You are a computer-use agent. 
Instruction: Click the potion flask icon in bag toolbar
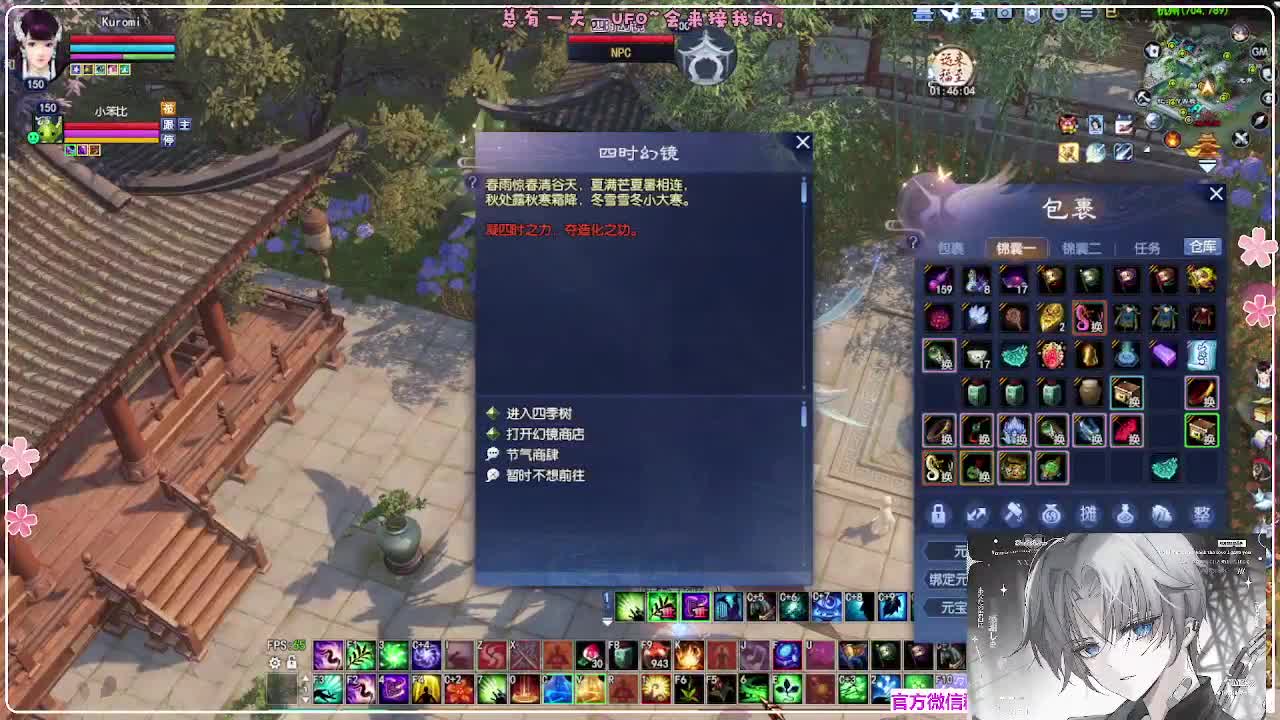(x=1127, y=514)
